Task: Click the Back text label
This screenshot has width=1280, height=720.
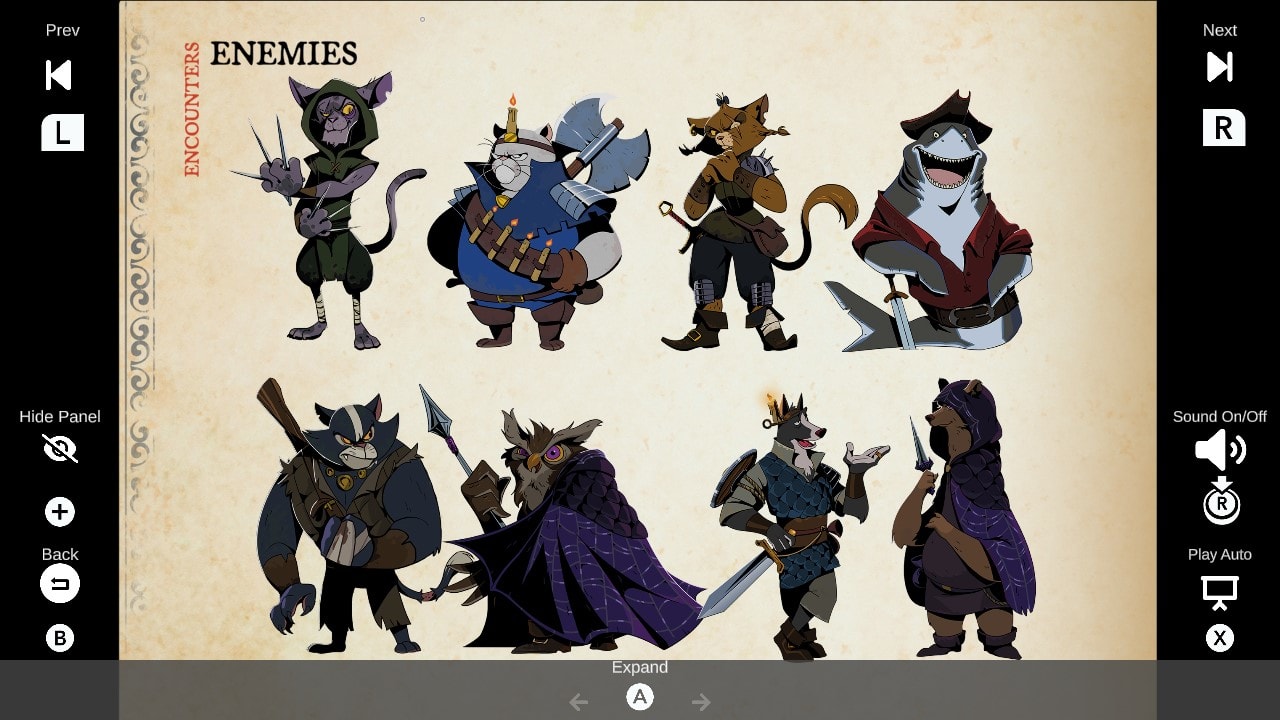Action: [x=60, y=554]
